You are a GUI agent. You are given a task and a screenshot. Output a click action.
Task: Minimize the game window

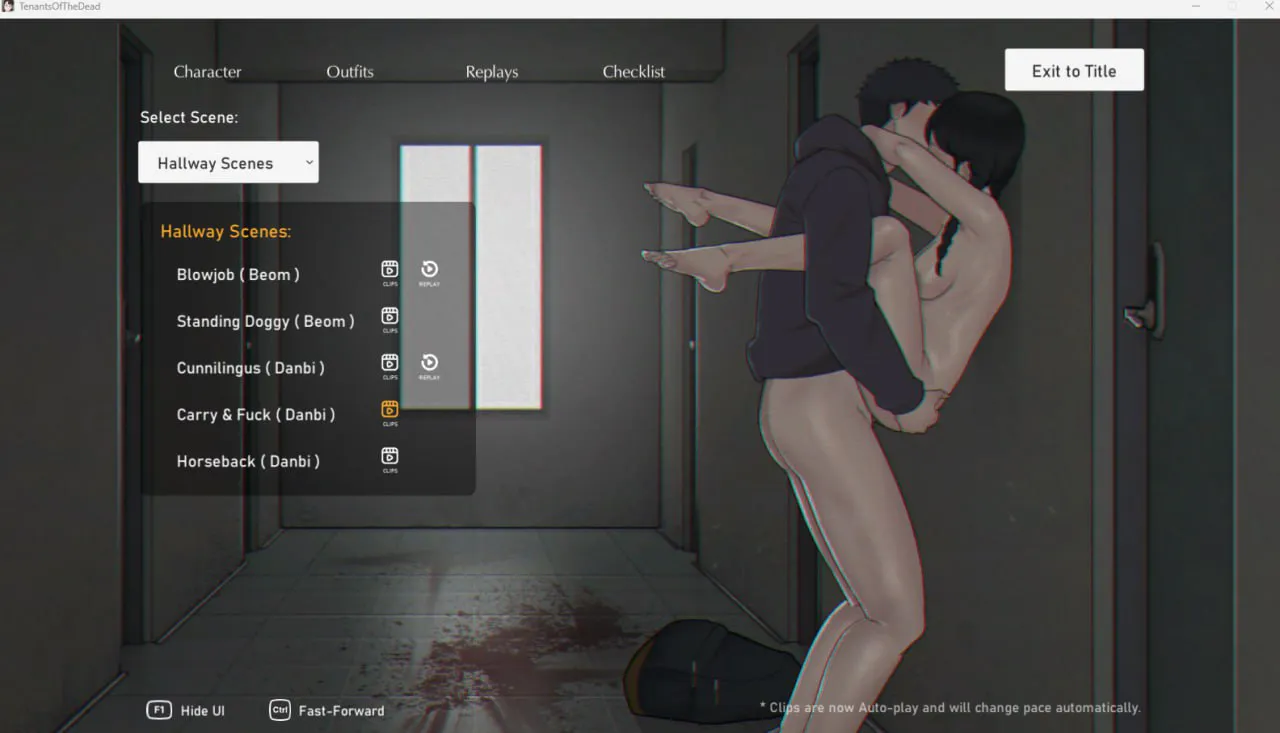click(1197, 7)
